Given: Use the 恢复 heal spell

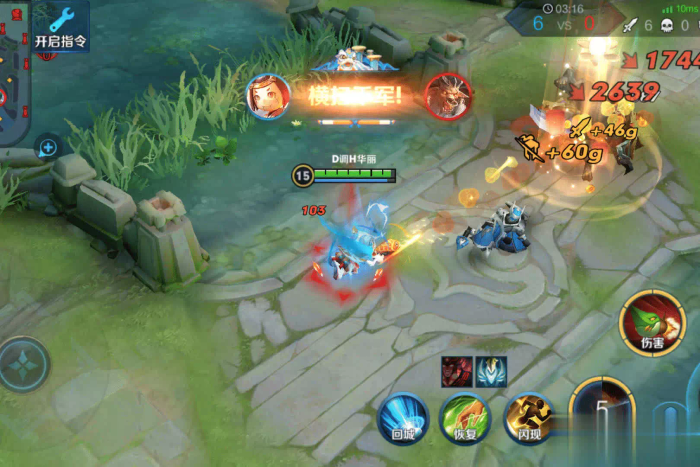Looking at the screenshot, I should [x=465, y=415].
